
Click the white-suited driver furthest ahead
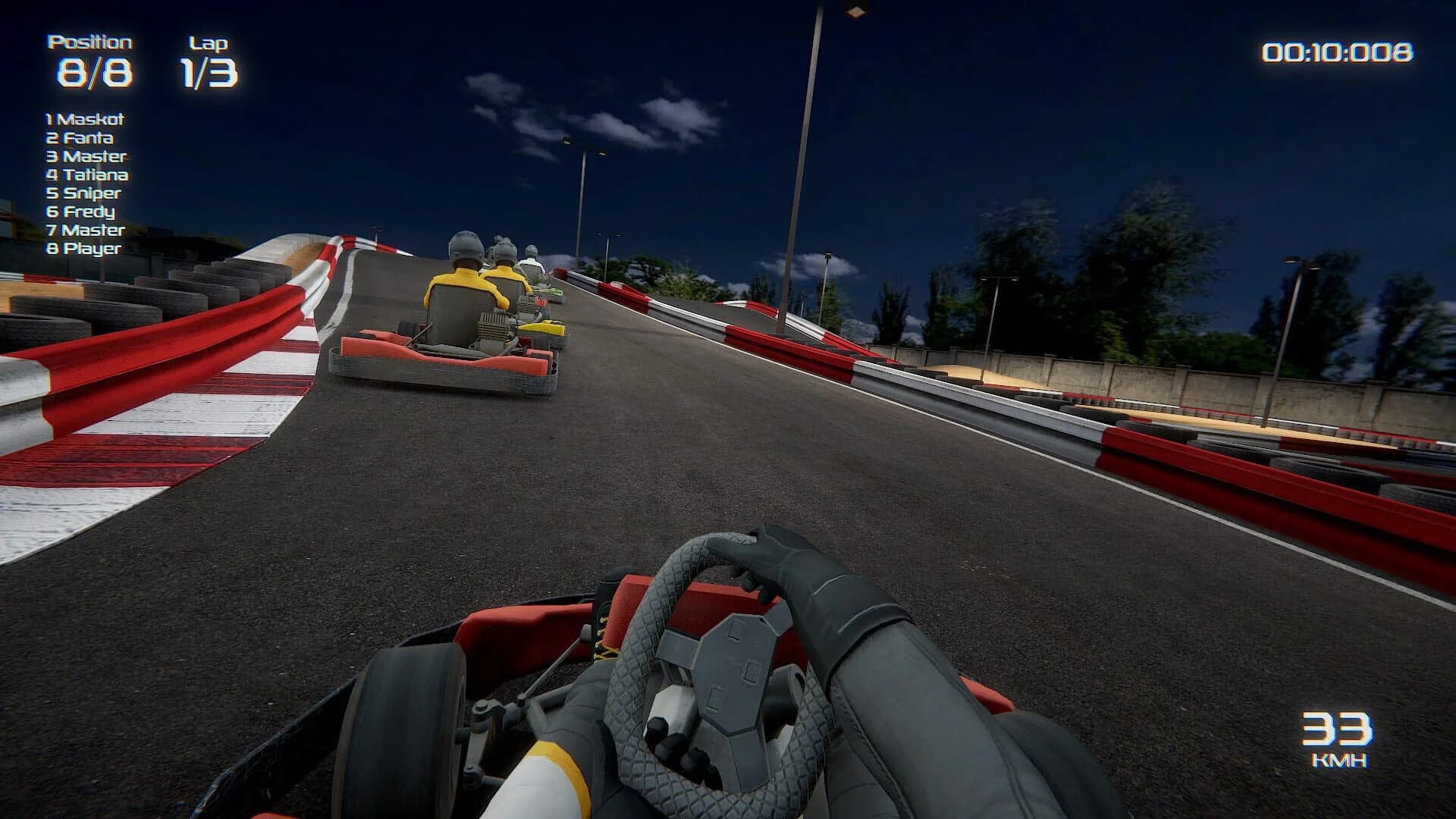pyautogui.click(x=533, y=258)
